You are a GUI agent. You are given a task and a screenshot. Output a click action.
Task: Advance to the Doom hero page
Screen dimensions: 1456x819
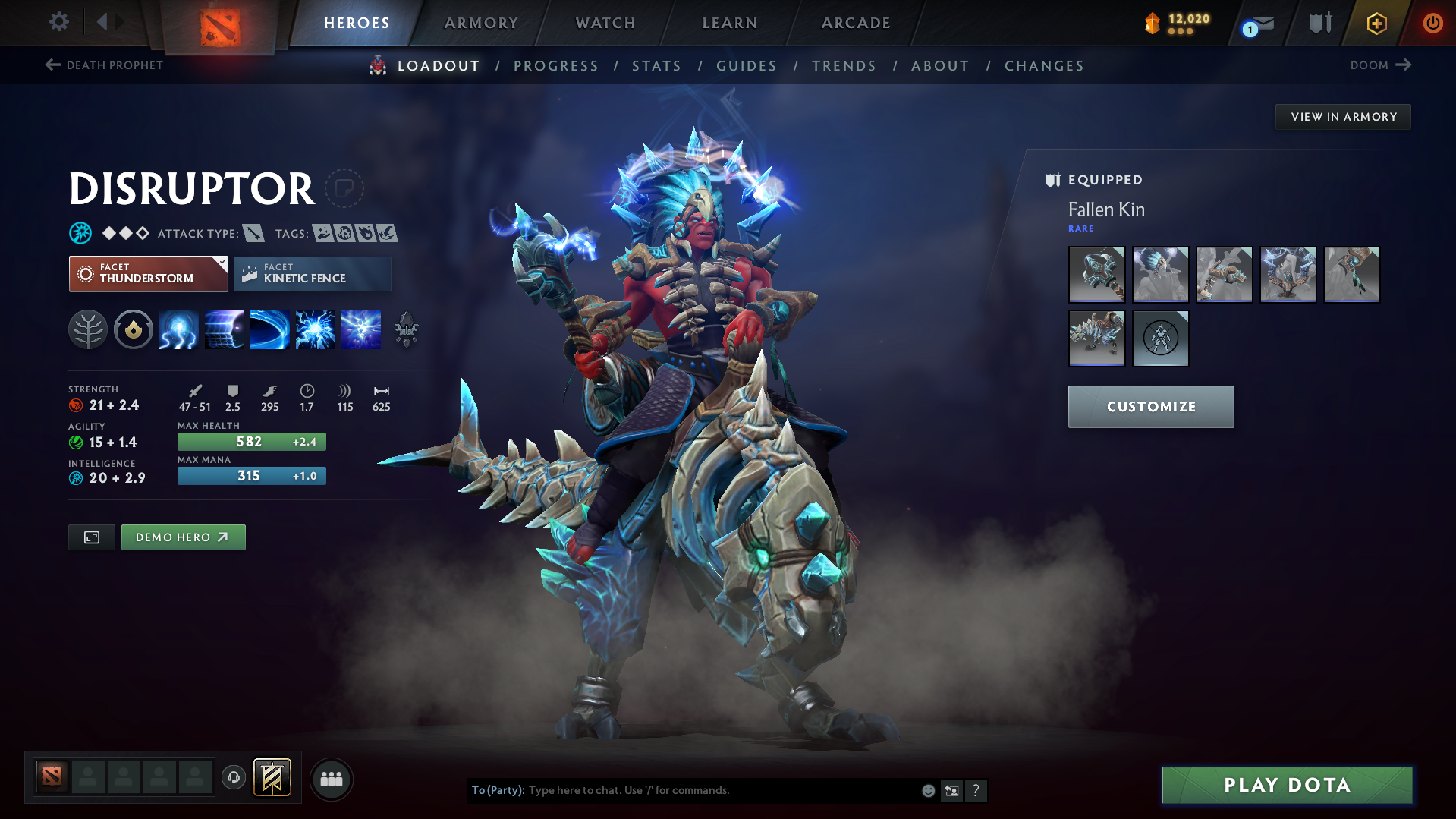click(1380, 65)
